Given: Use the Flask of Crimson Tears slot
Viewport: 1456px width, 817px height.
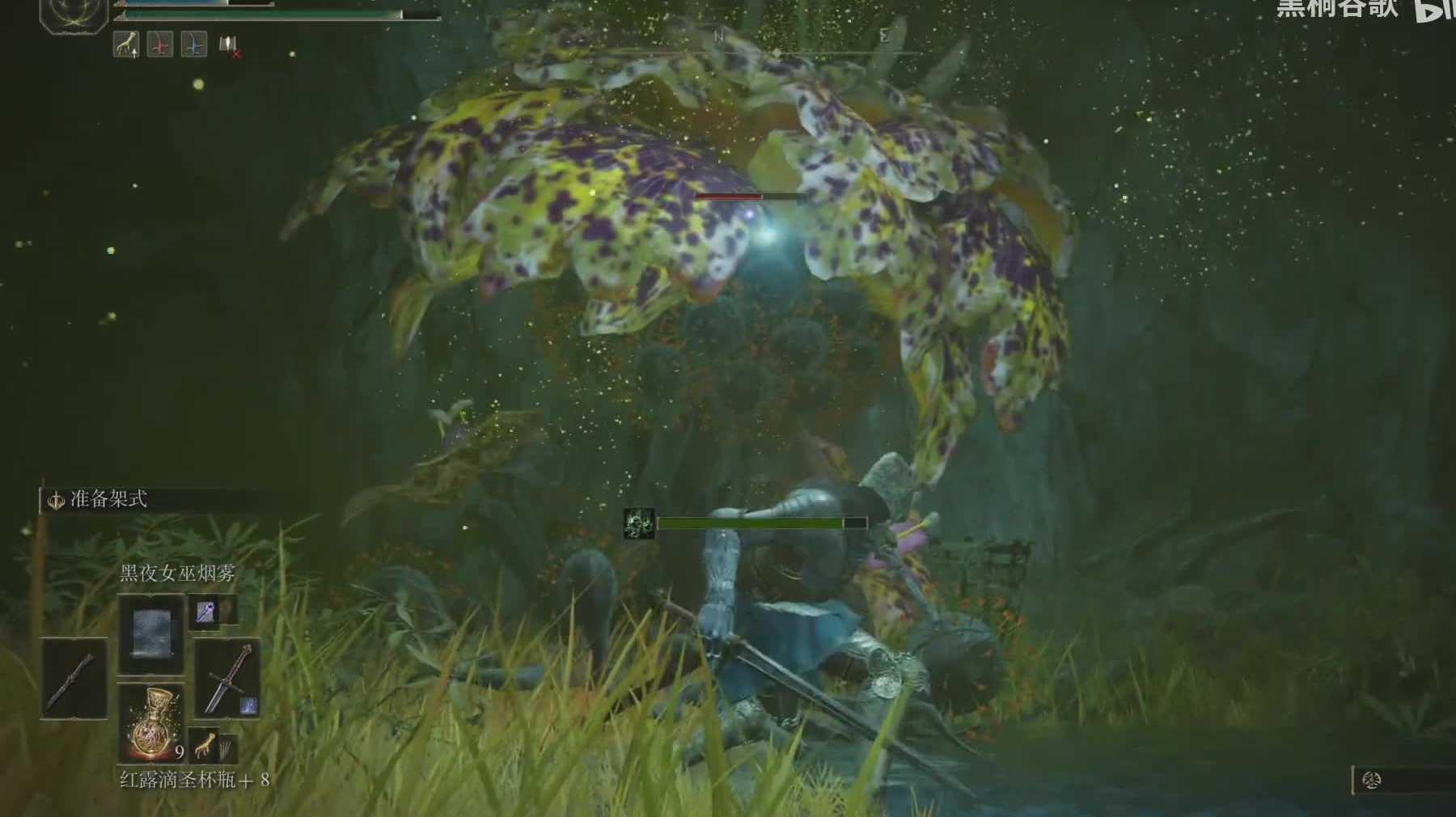Looking at the screenshot, I should point(150,722).
